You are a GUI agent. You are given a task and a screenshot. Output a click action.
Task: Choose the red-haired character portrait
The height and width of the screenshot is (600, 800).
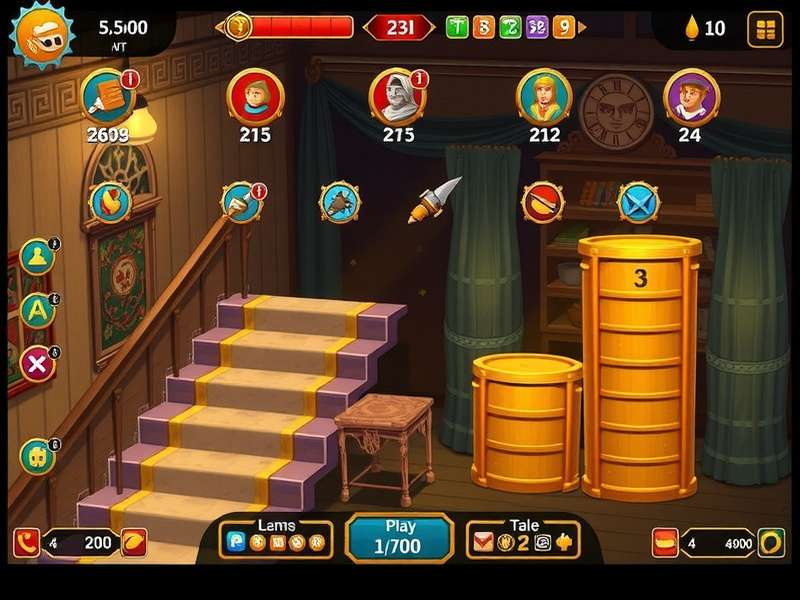(255, 96)
